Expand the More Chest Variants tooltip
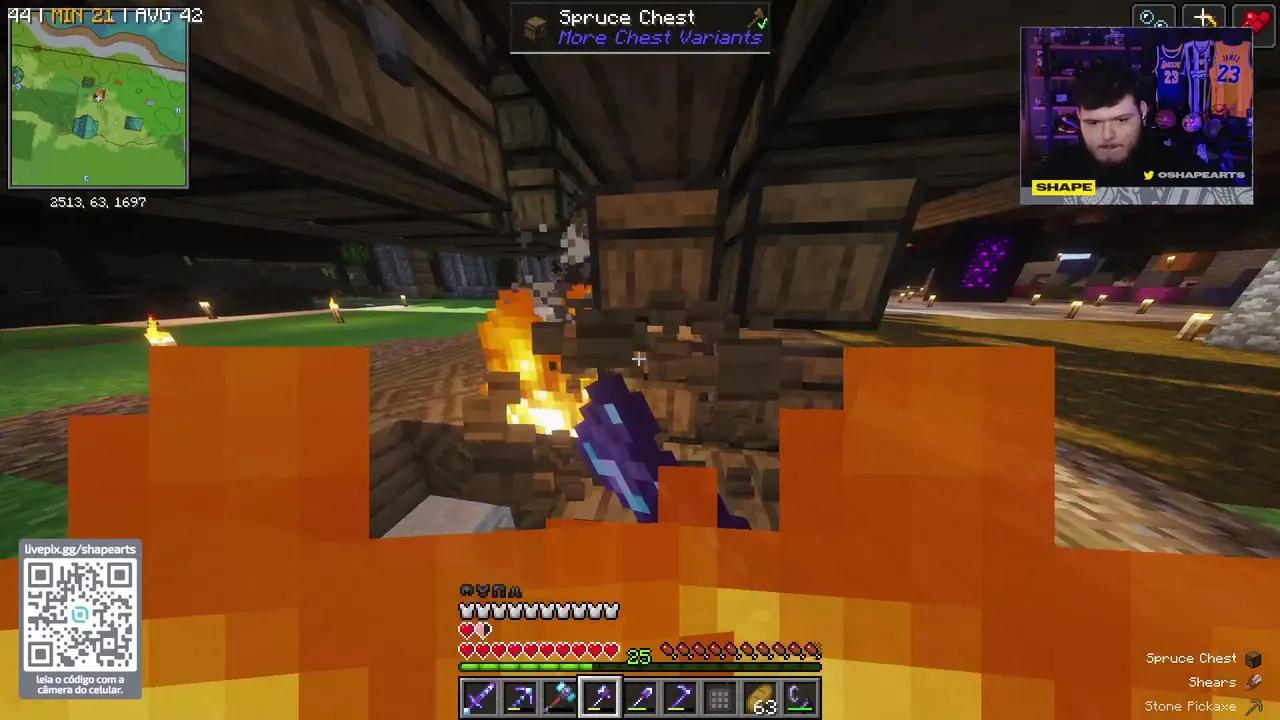 pos(660,38)
